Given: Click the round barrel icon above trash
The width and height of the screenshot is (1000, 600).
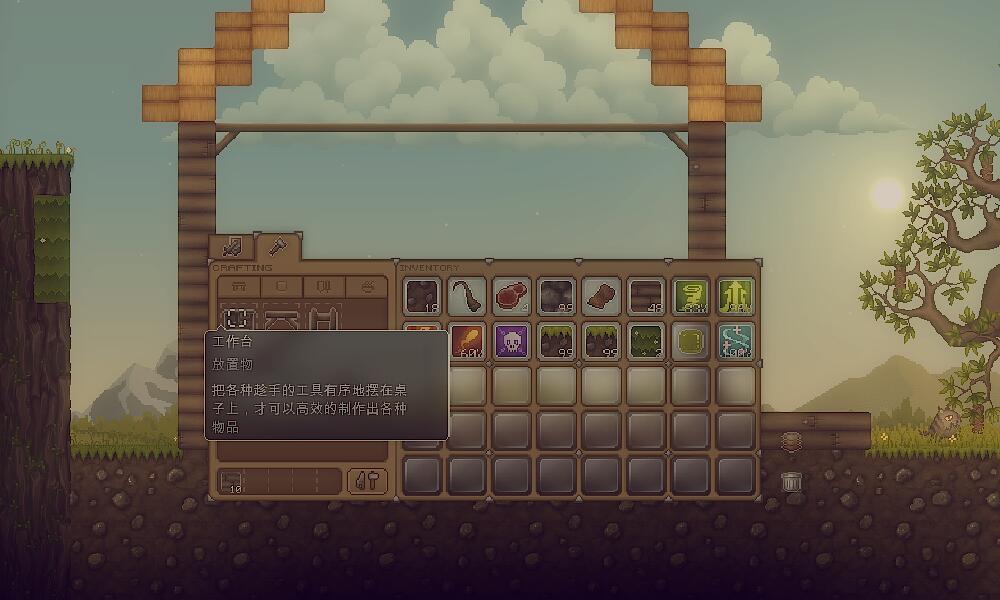Looking at the screenshot, I should (791, 441).
